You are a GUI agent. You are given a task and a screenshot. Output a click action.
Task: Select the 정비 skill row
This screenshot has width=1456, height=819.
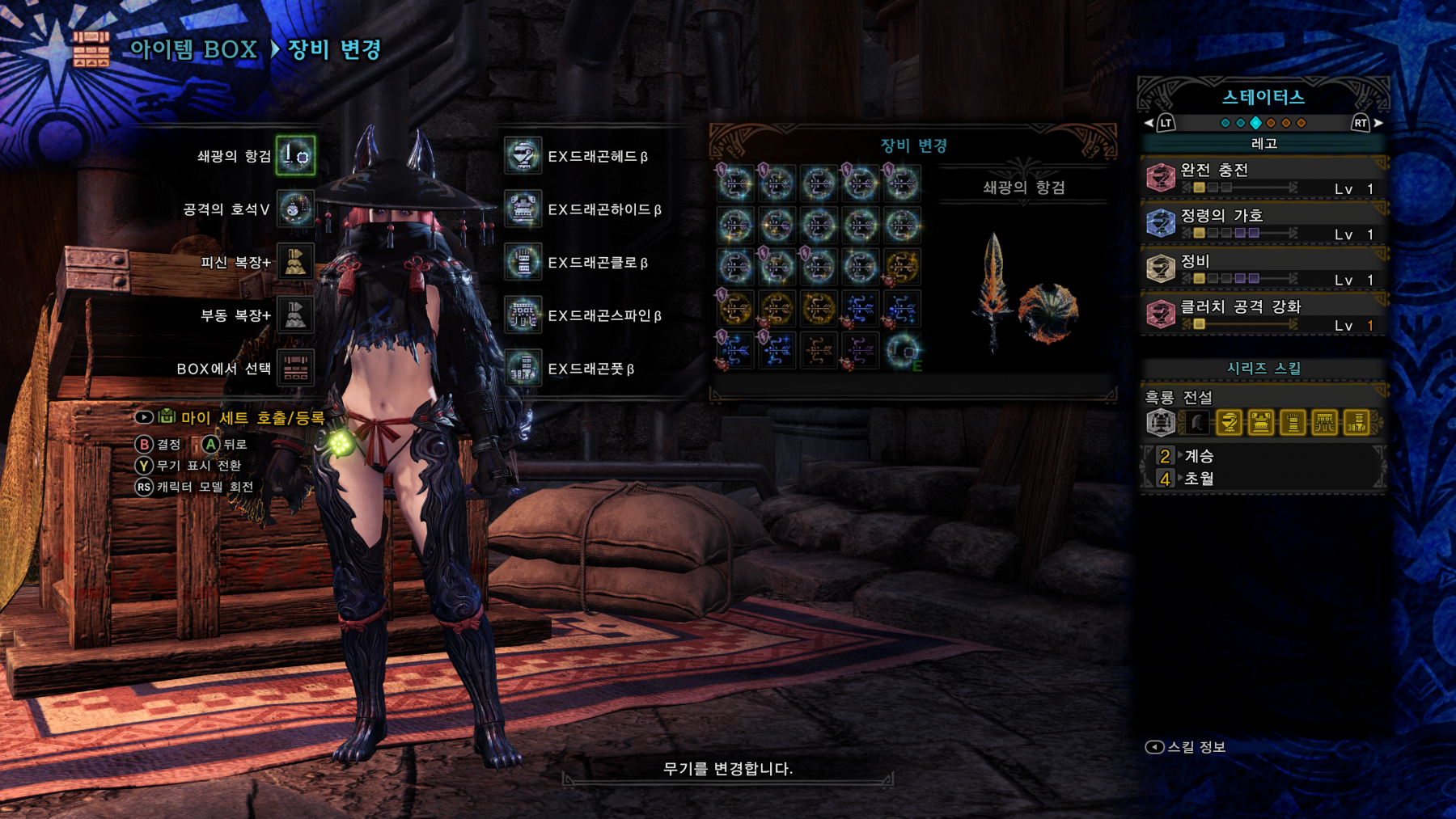tap(1263, 268)
